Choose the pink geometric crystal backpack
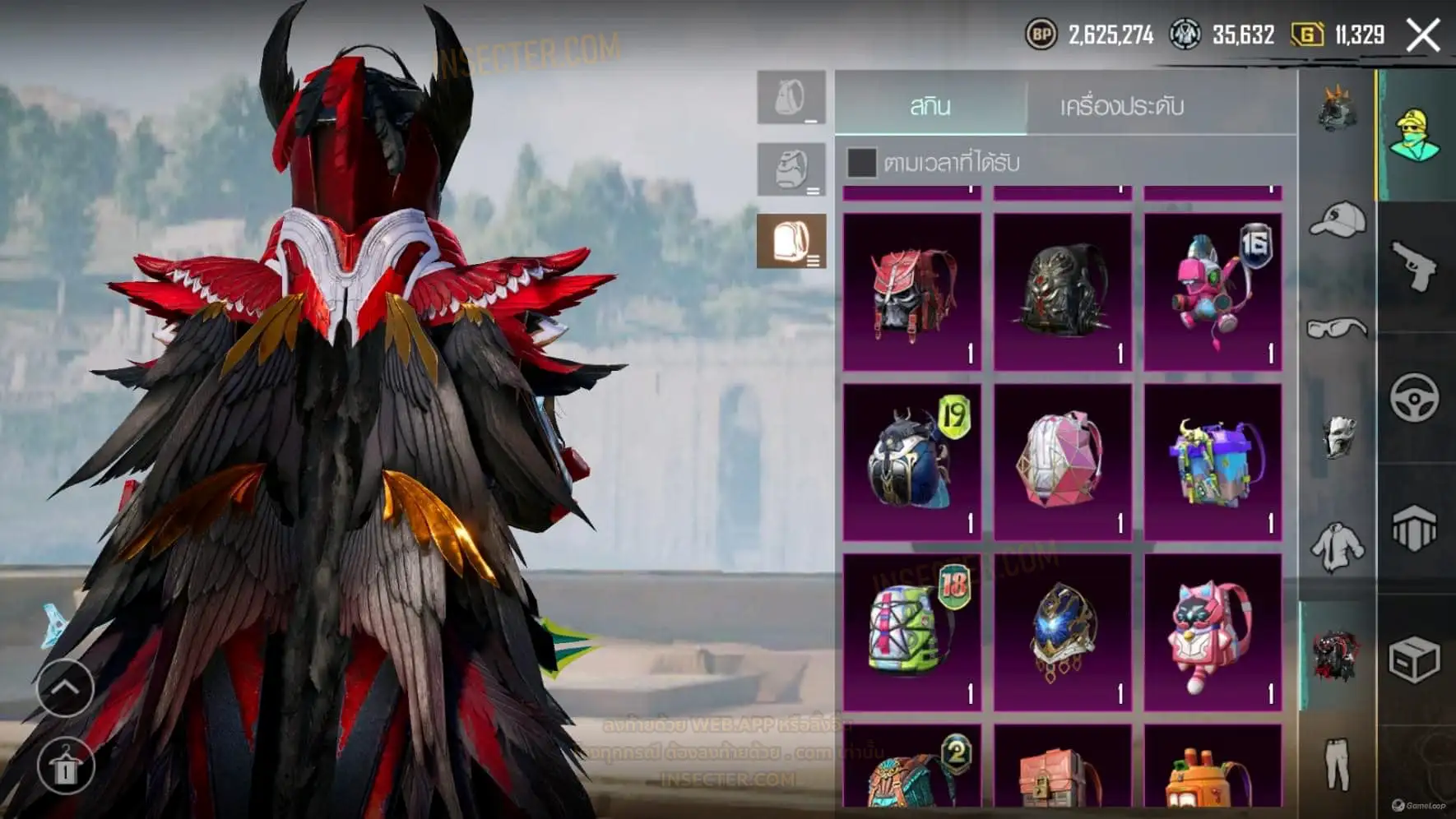 pyautogui.click(x=1062, y=462)
